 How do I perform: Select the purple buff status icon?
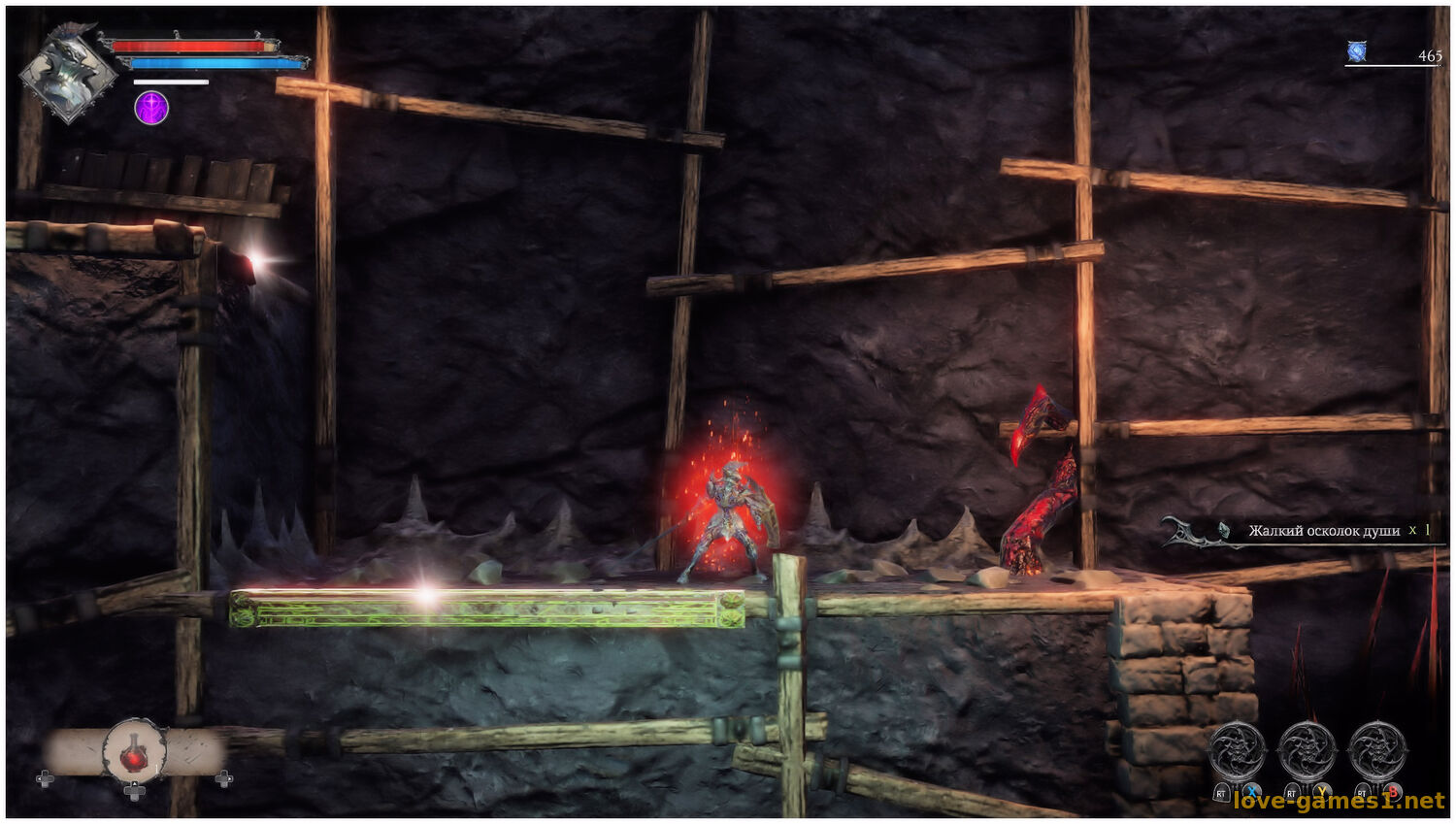[151, 108]
